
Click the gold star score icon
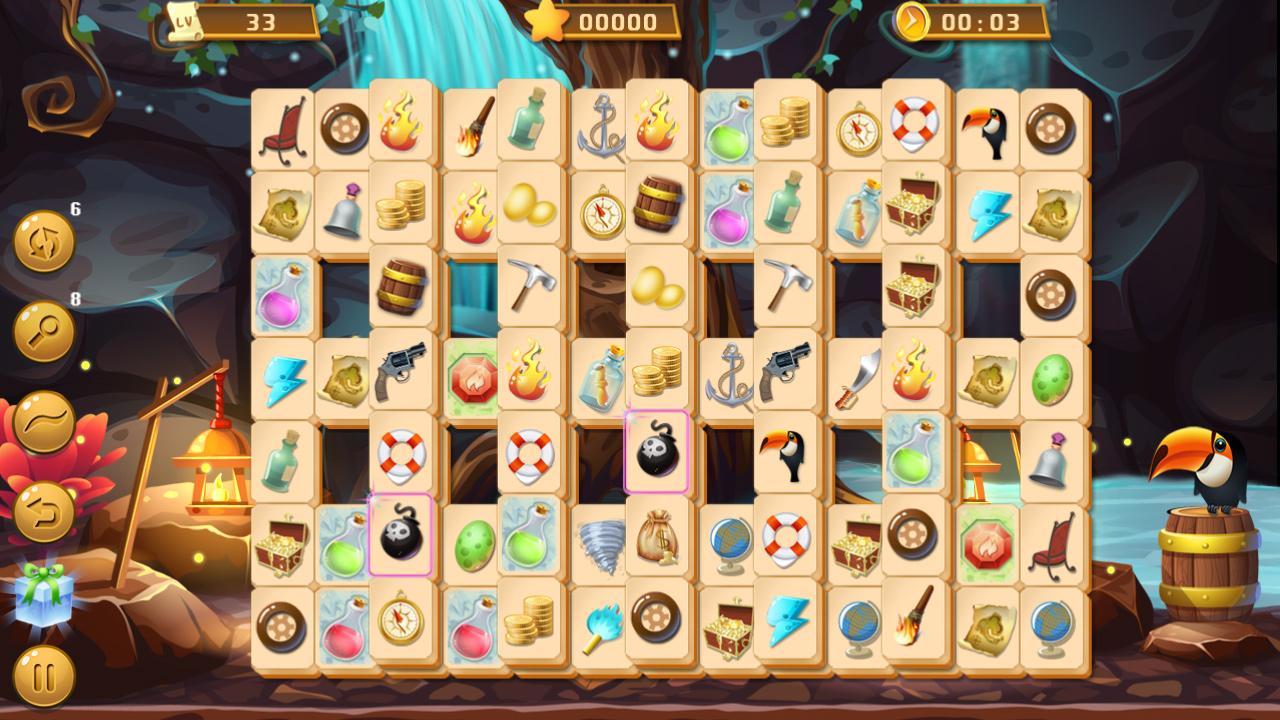[x=545, y=21]
